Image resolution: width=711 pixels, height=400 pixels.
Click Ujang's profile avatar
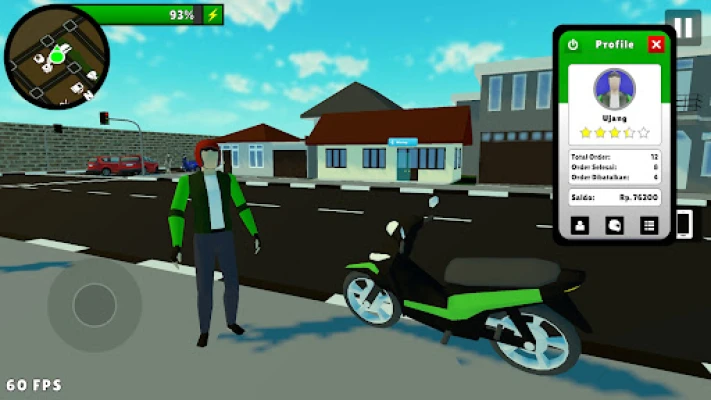pos(614,90)
